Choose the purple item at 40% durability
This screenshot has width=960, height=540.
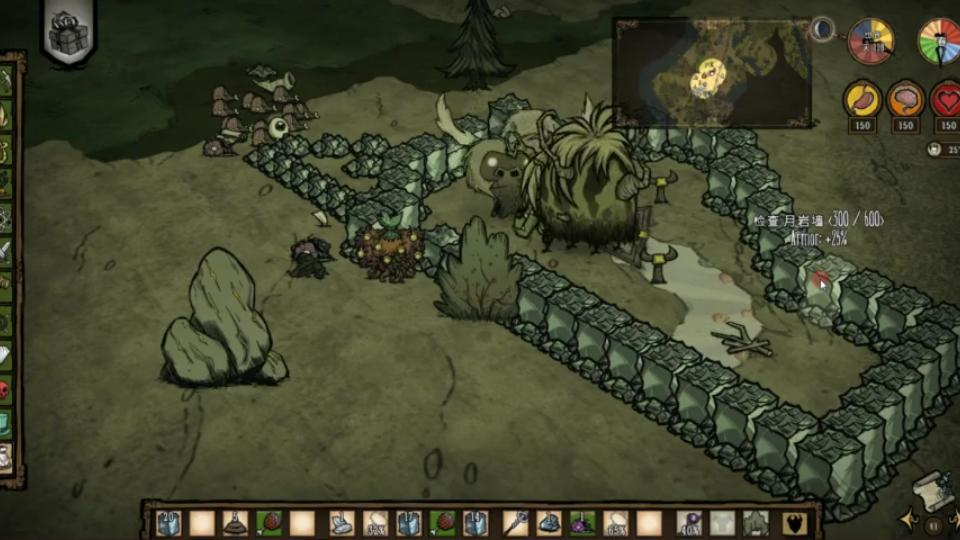[688, 523]
